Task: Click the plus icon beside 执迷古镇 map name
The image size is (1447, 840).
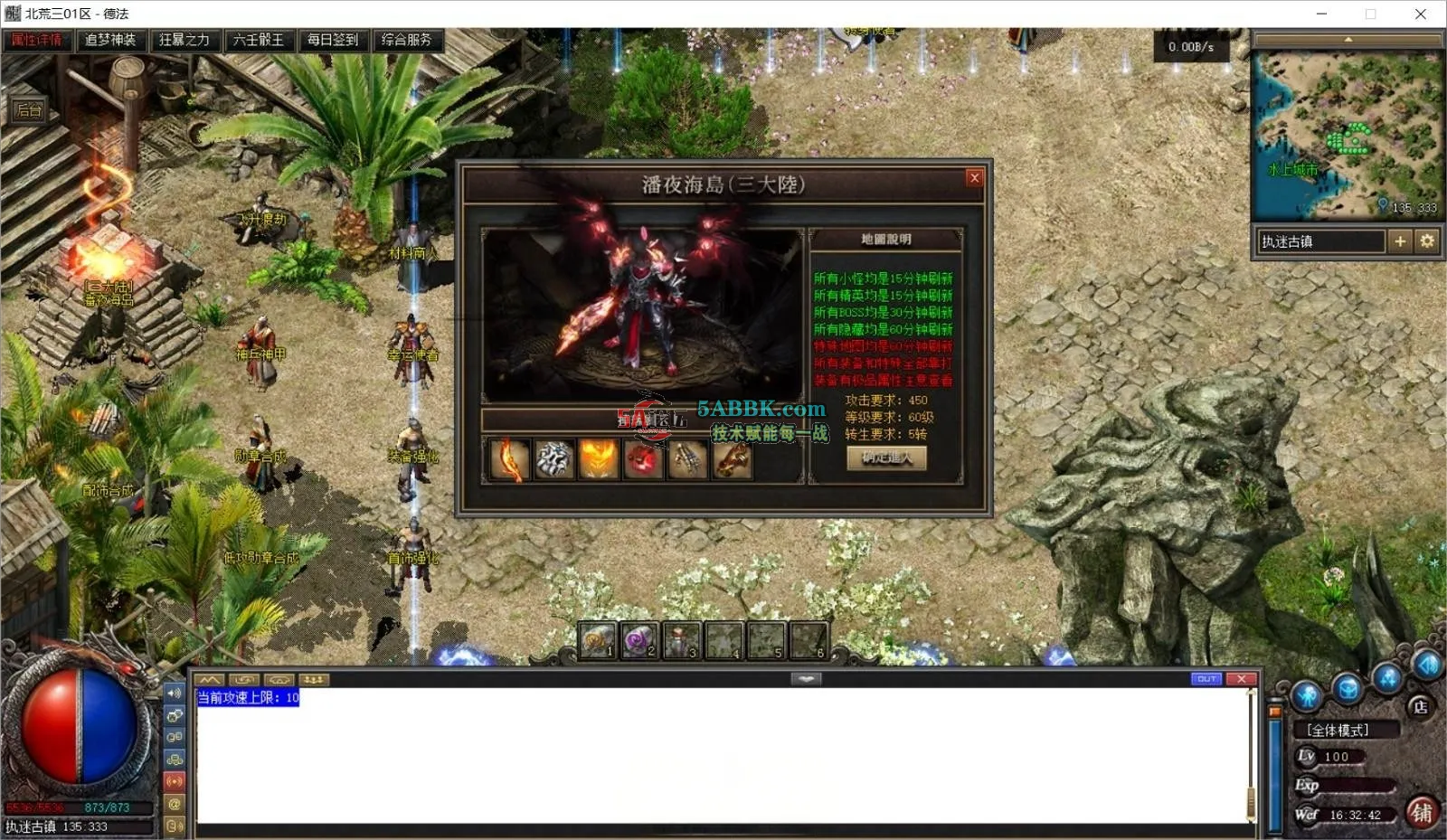Action: point(1401,241)
